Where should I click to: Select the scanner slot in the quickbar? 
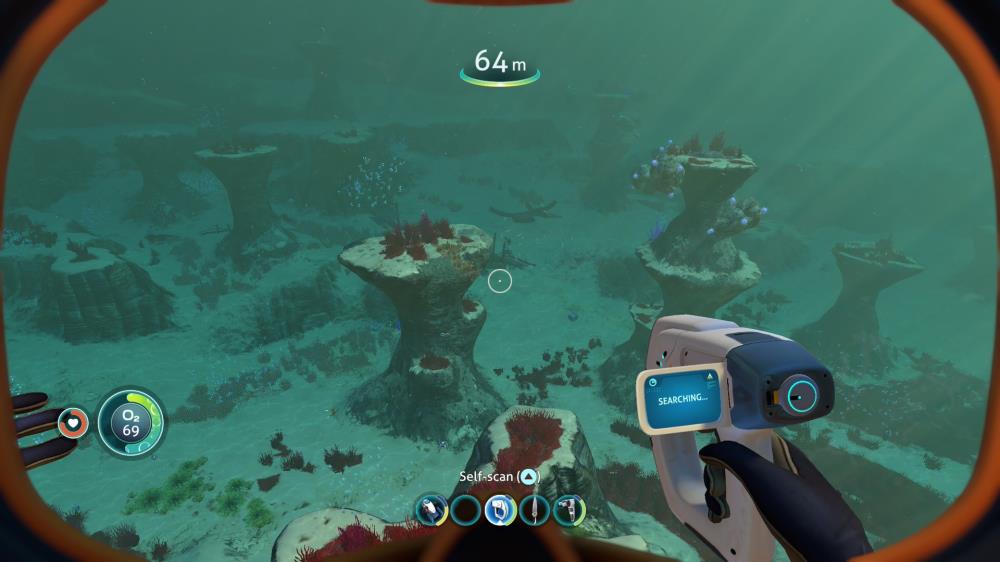click(500, 510)
